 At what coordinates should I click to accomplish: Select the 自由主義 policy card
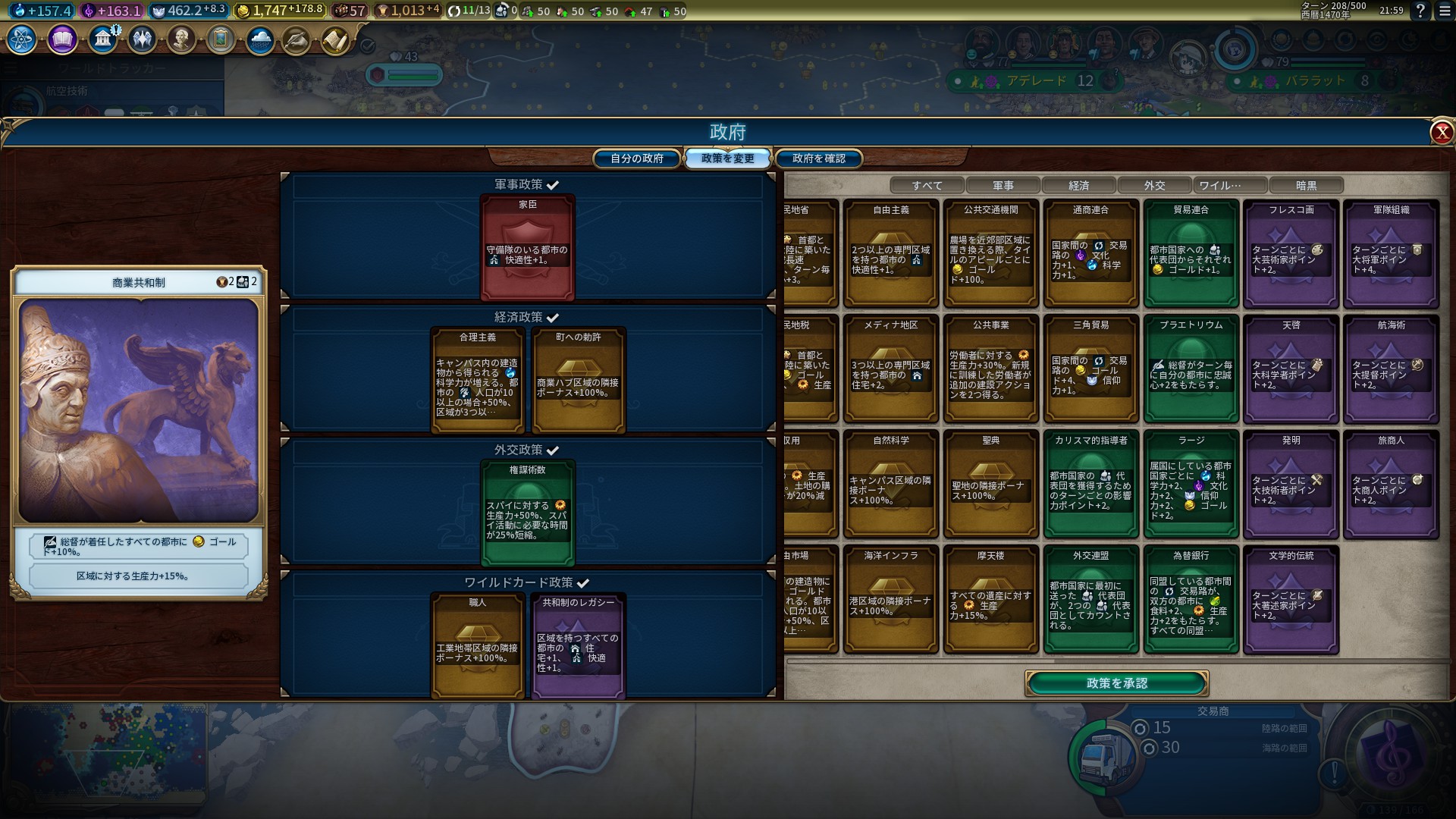891,253
